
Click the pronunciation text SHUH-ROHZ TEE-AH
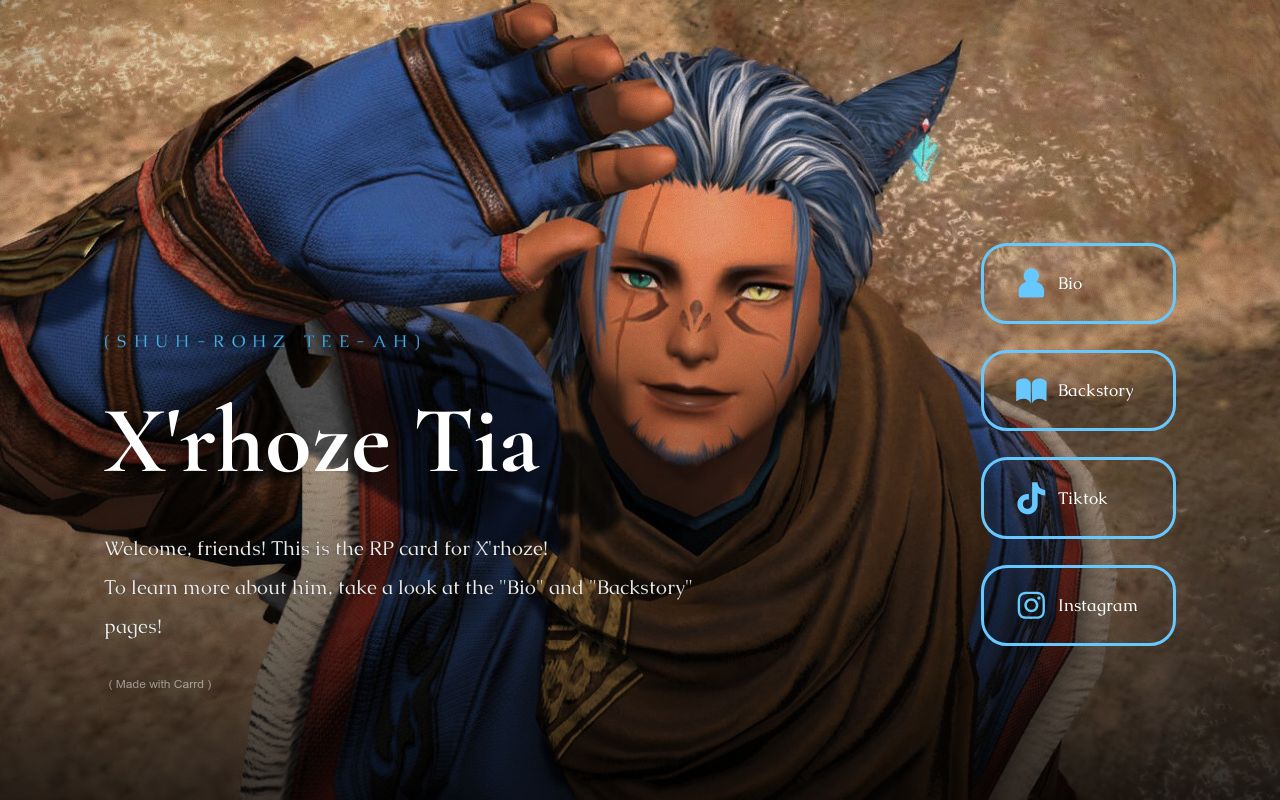(x=260, y=340)
